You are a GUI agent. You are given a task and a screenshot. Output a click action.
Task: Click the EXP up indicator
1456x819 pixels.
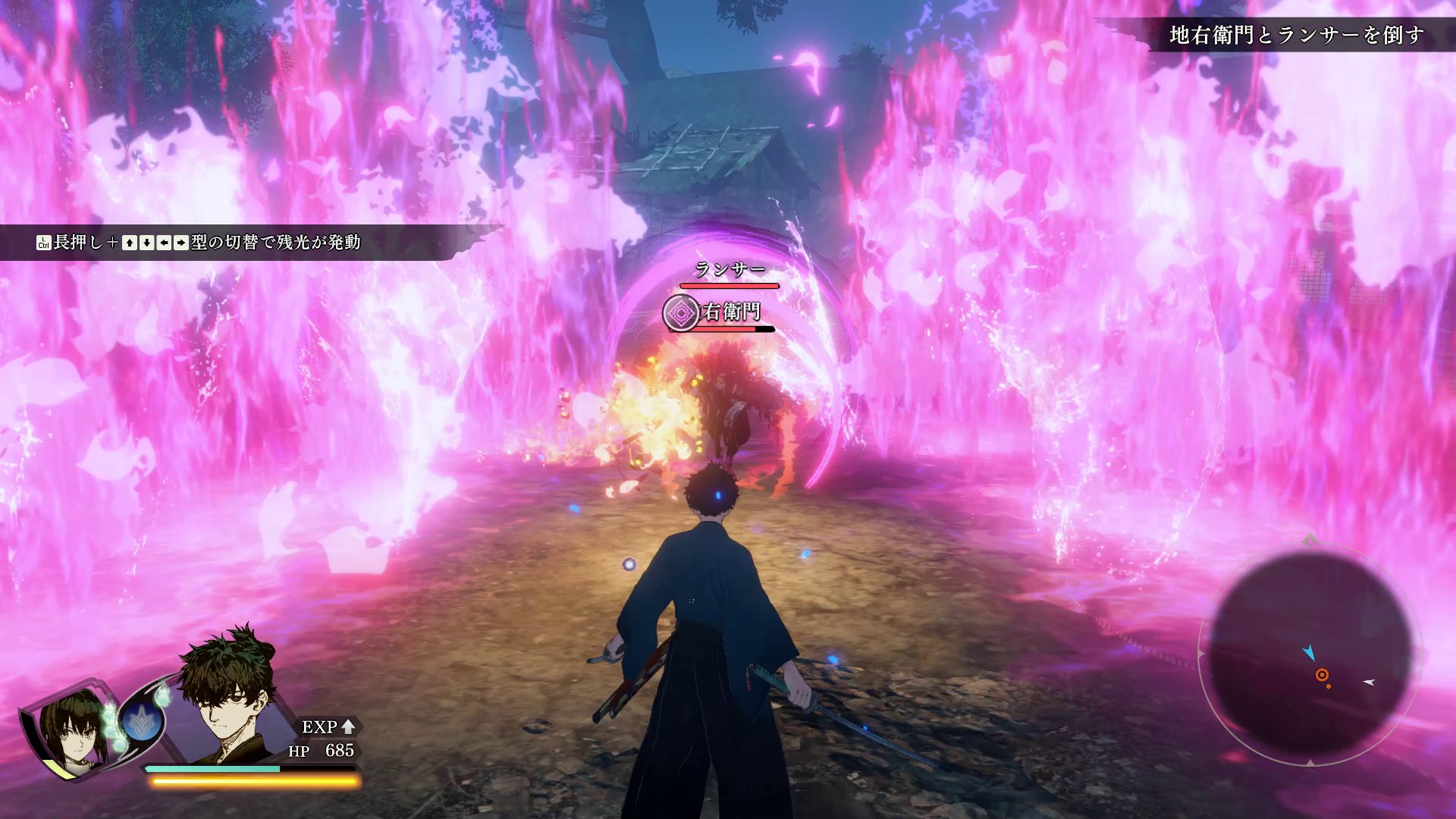coord(328,726)
